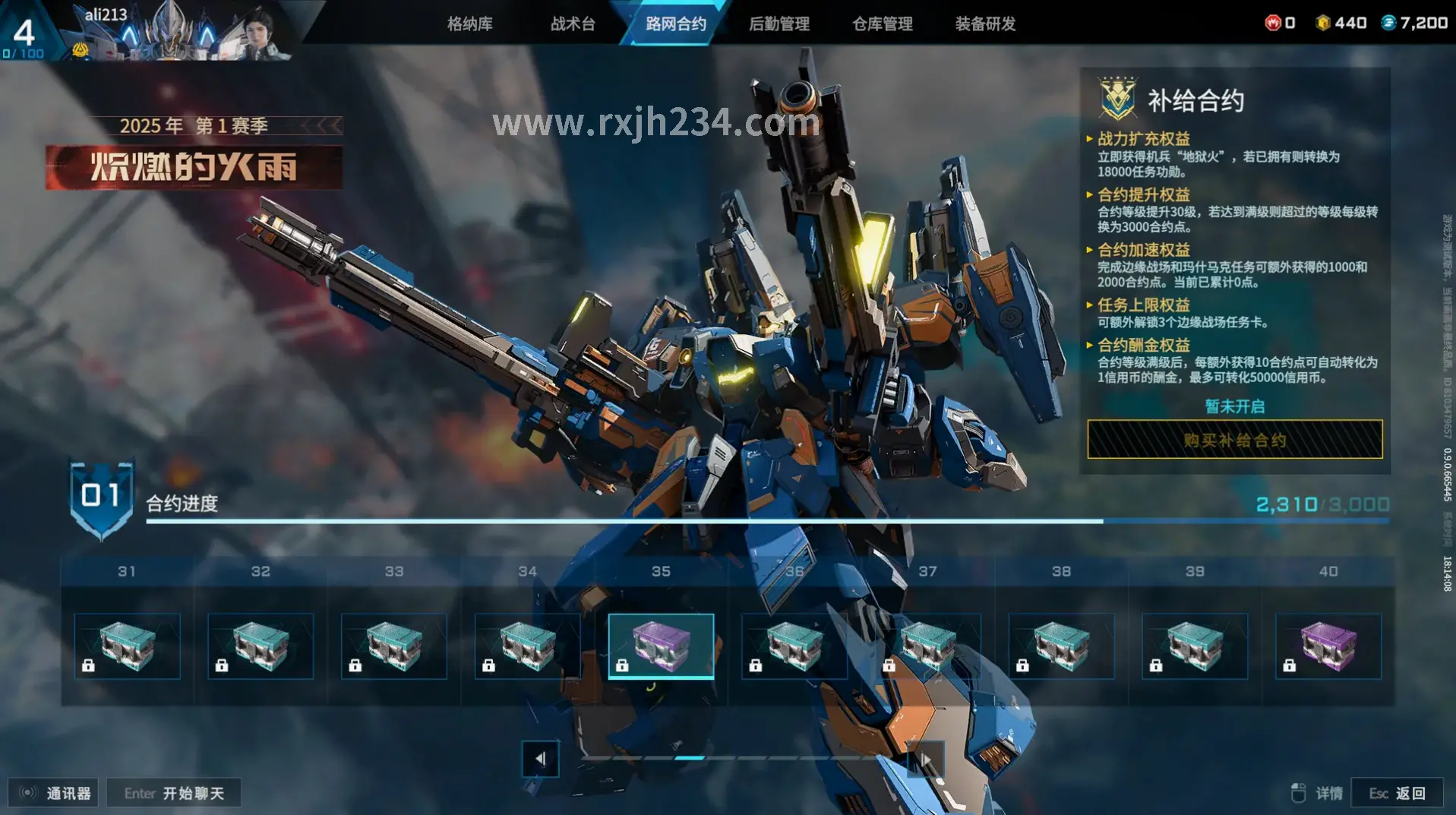Select the 路网合约 tab
Screen dimensions: 1456x815
coord(675,24)
